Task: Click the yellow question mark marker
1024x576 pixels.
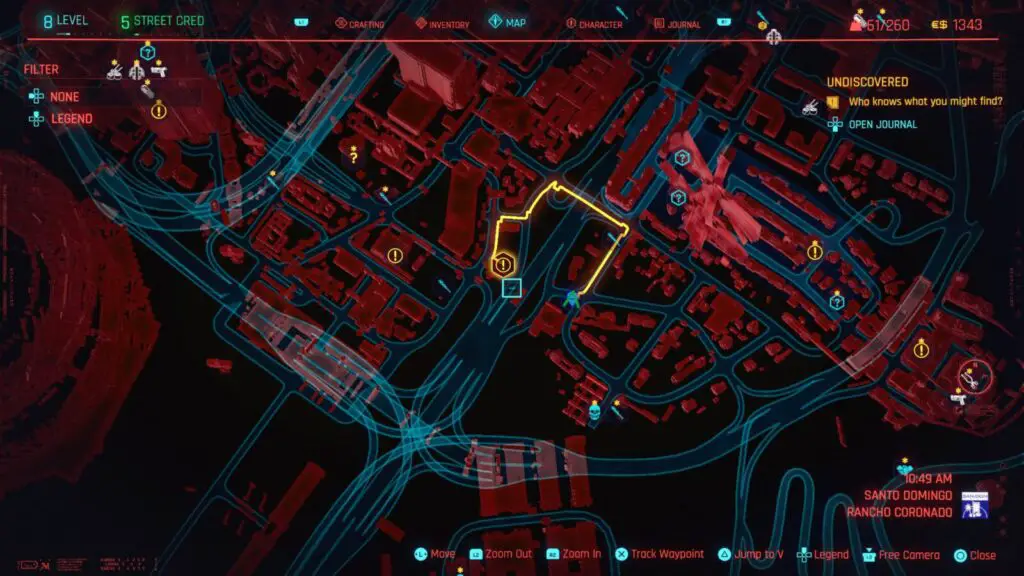Action: (353, 156)
